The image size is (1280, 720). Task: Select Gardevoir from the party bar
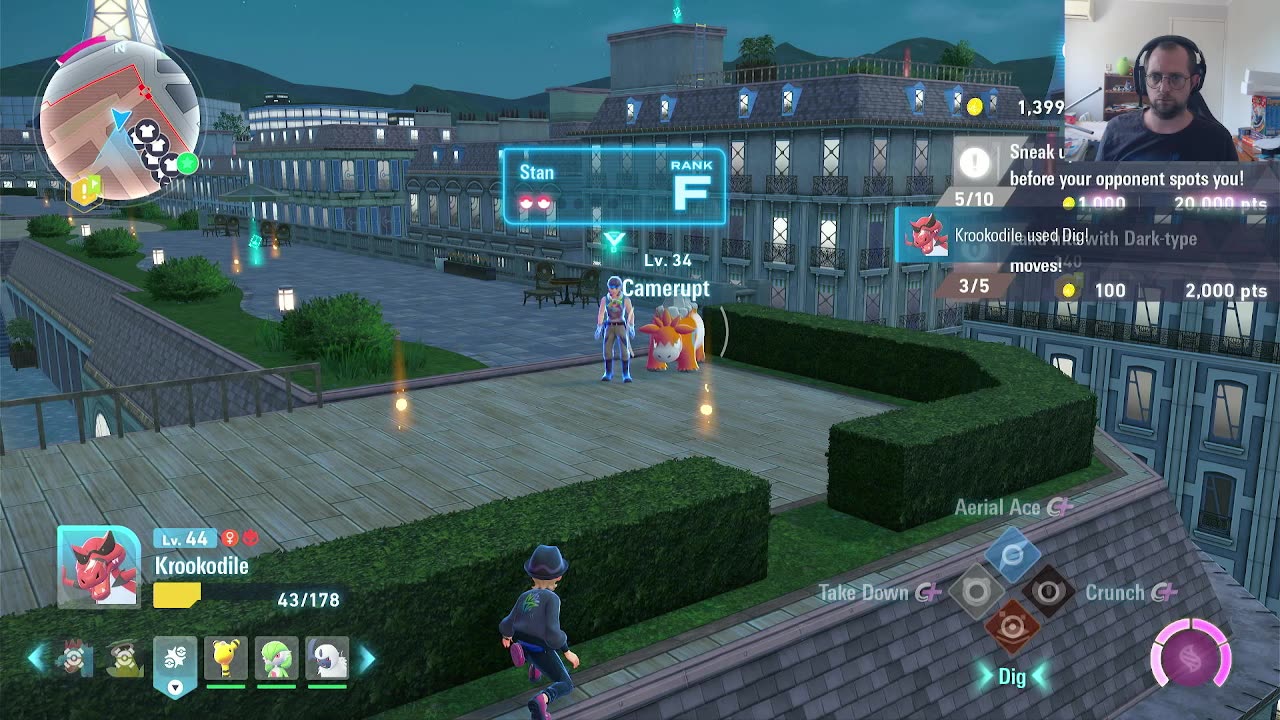277,658
